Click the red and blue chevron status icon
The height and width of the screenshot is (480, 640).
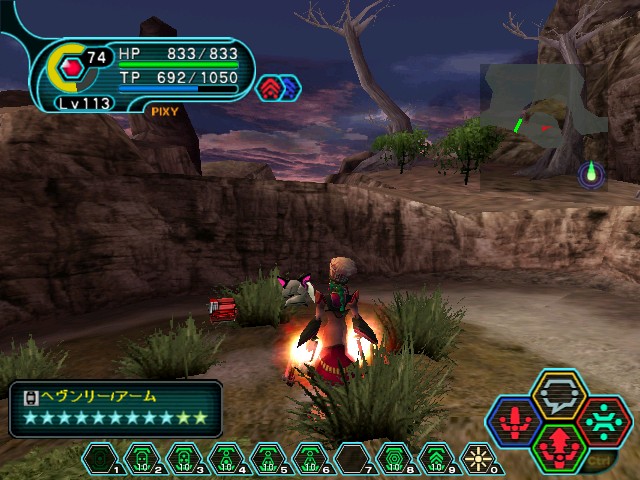click(x=279, y=89)
